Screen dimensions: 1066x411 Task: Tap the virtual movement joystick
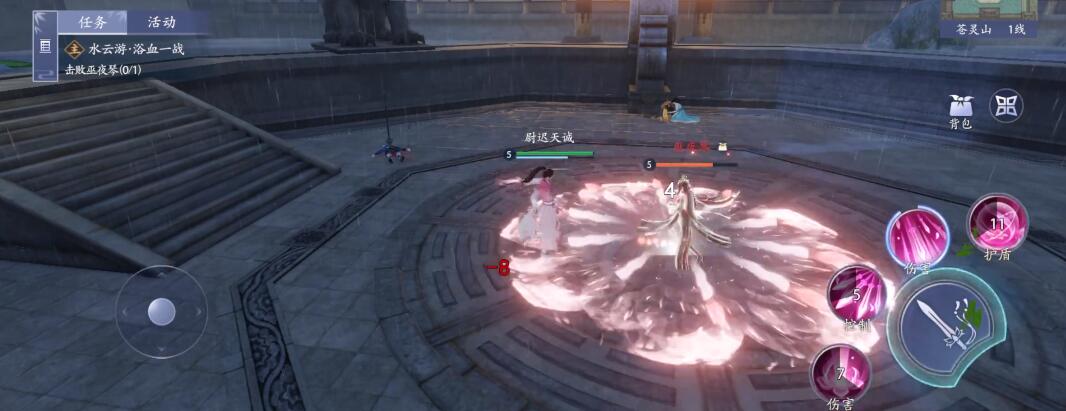click(x=161, y=312)
